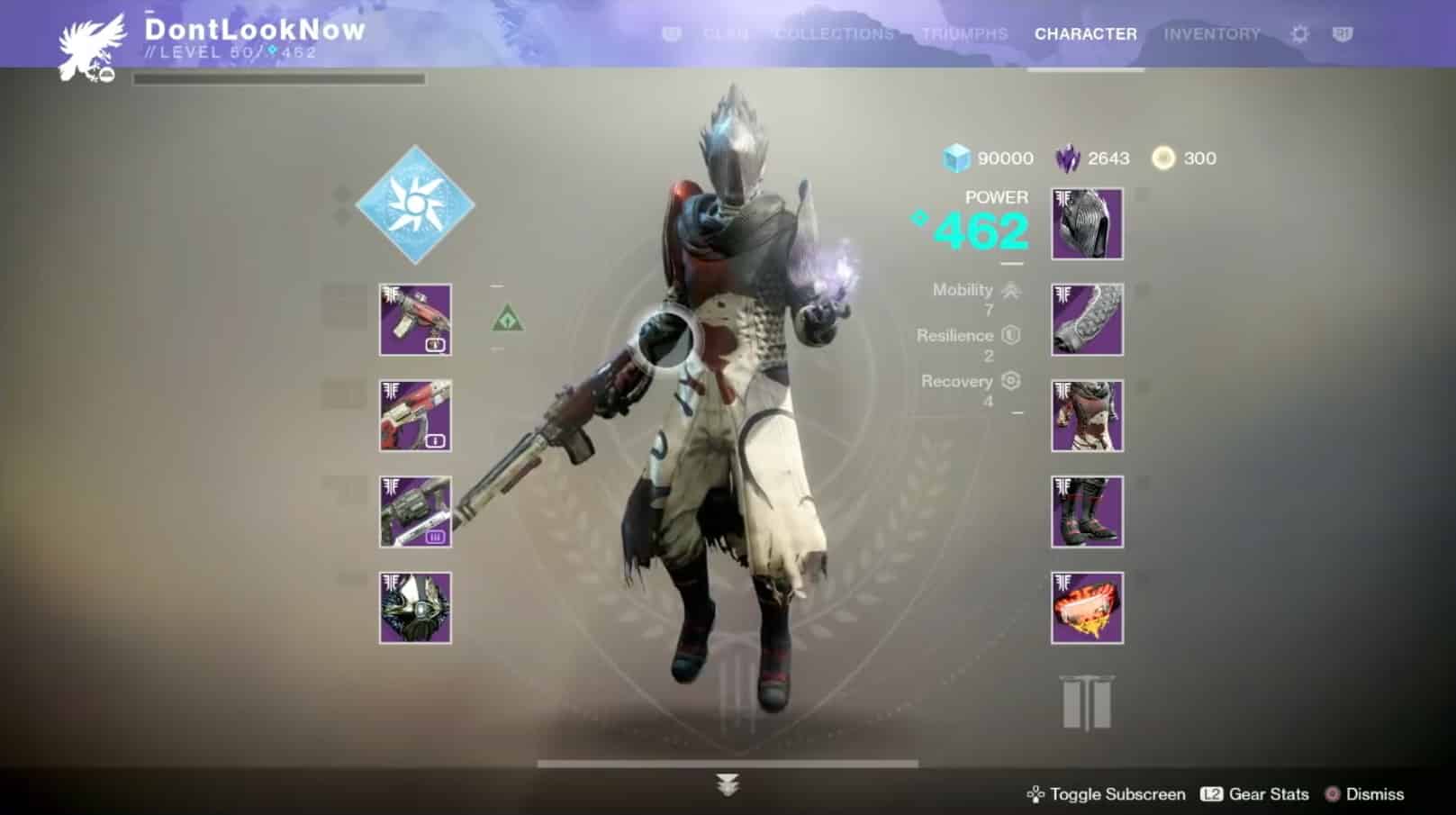Choose the flaming class item slot
1456x815 pixels.
(x=1087, y=608)
